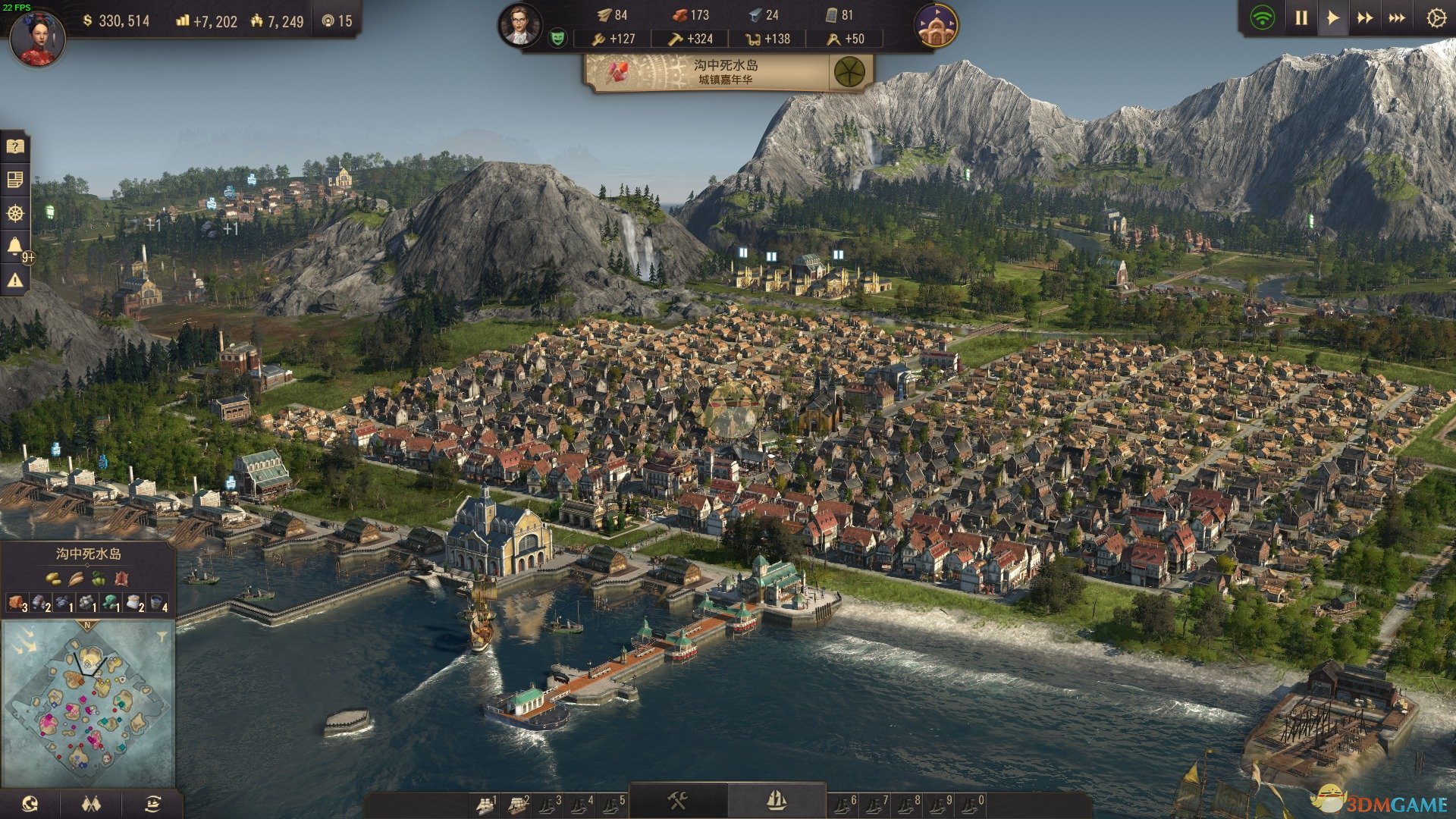The width and height of the screenshot is (1456, 819).
Task: Open the quest book with question mark
Action: tap(15, 146)
